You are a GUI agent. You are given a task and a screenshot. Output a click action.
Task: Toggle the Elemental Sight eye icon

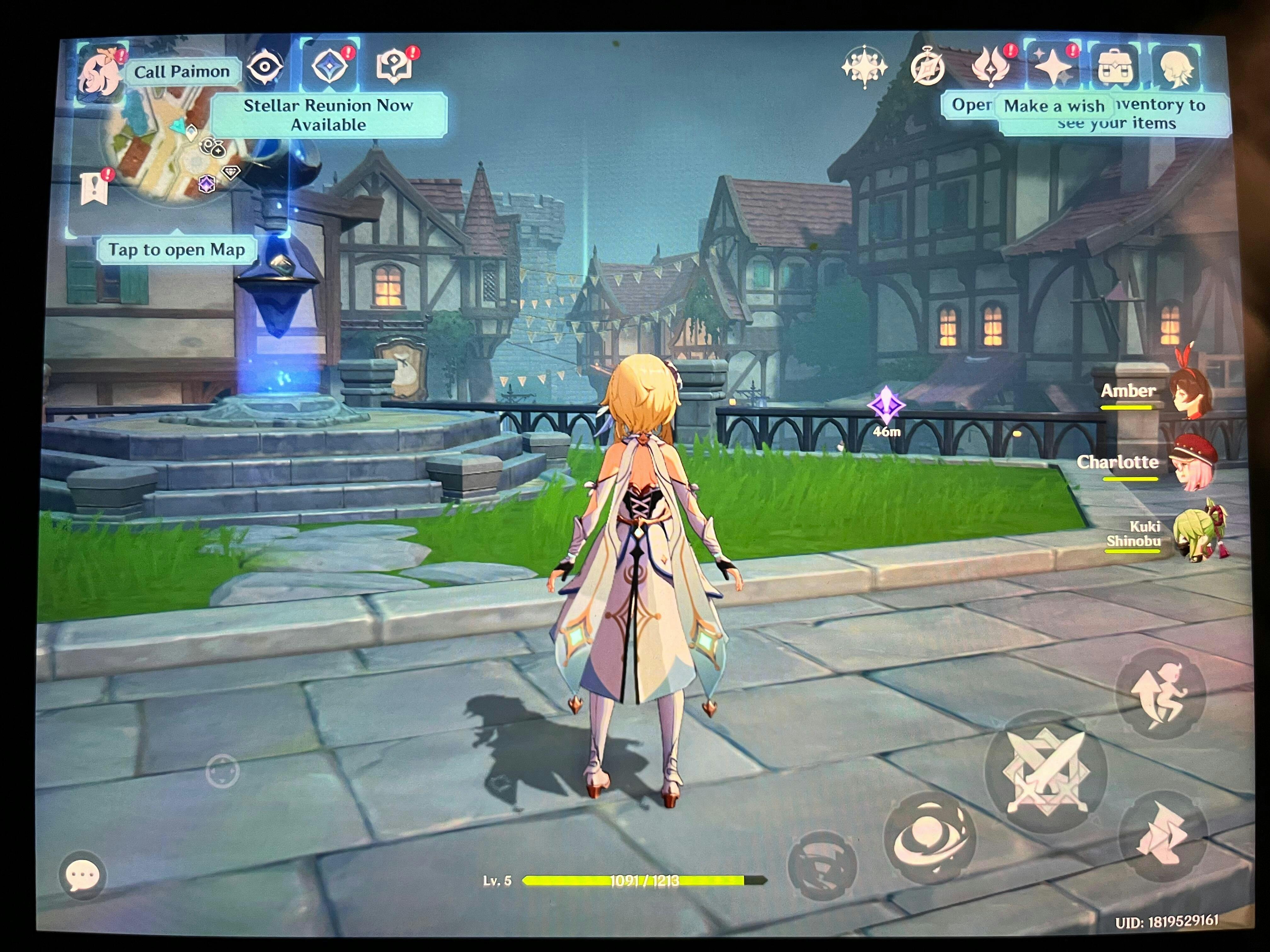tap(265, 67)
